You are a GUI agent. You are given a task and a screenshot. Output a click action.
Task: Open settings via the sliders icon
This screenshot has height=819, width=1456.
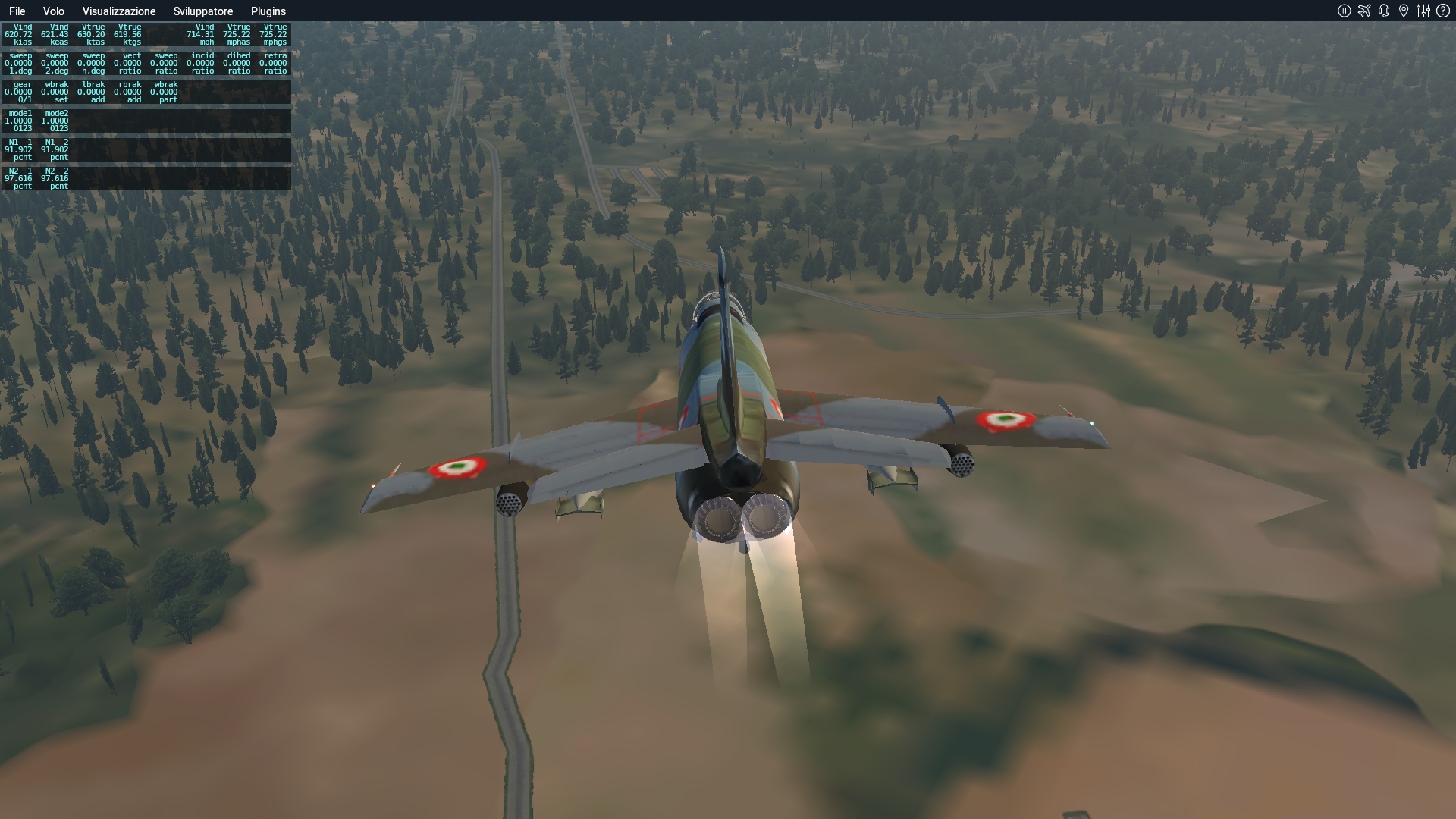(1423, 11)
